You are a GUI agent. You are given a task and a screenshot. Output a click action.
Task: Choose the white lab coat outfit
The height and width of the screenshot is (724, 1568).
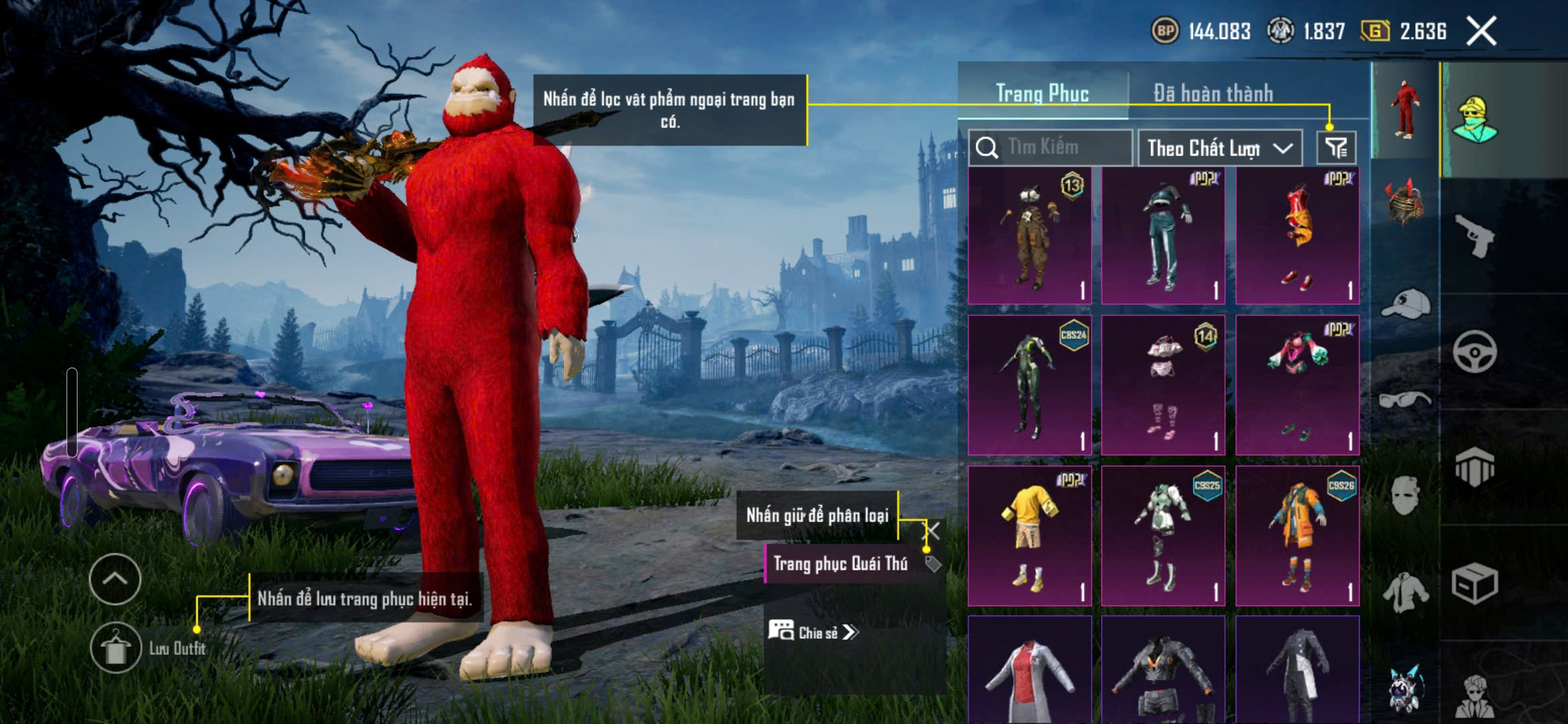click(x=1030, y=670)
